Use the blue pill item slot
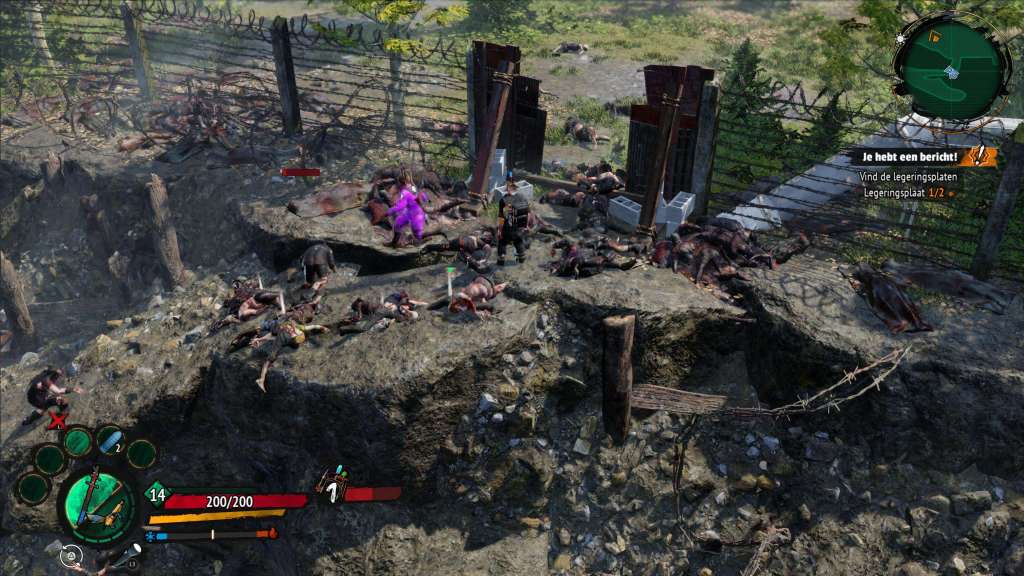This screenshot has width=1024, height=576. 109,441
